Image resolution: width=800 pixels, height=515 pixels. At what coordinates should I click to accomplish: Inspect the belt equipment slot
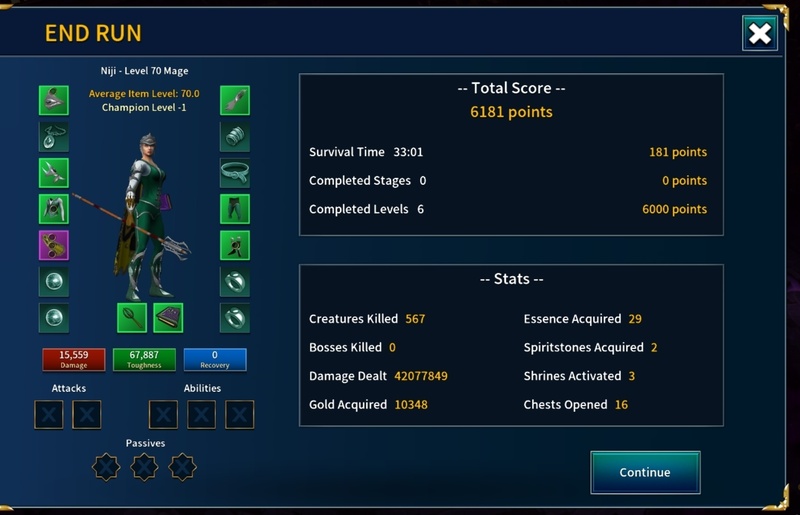coord(235,173)
